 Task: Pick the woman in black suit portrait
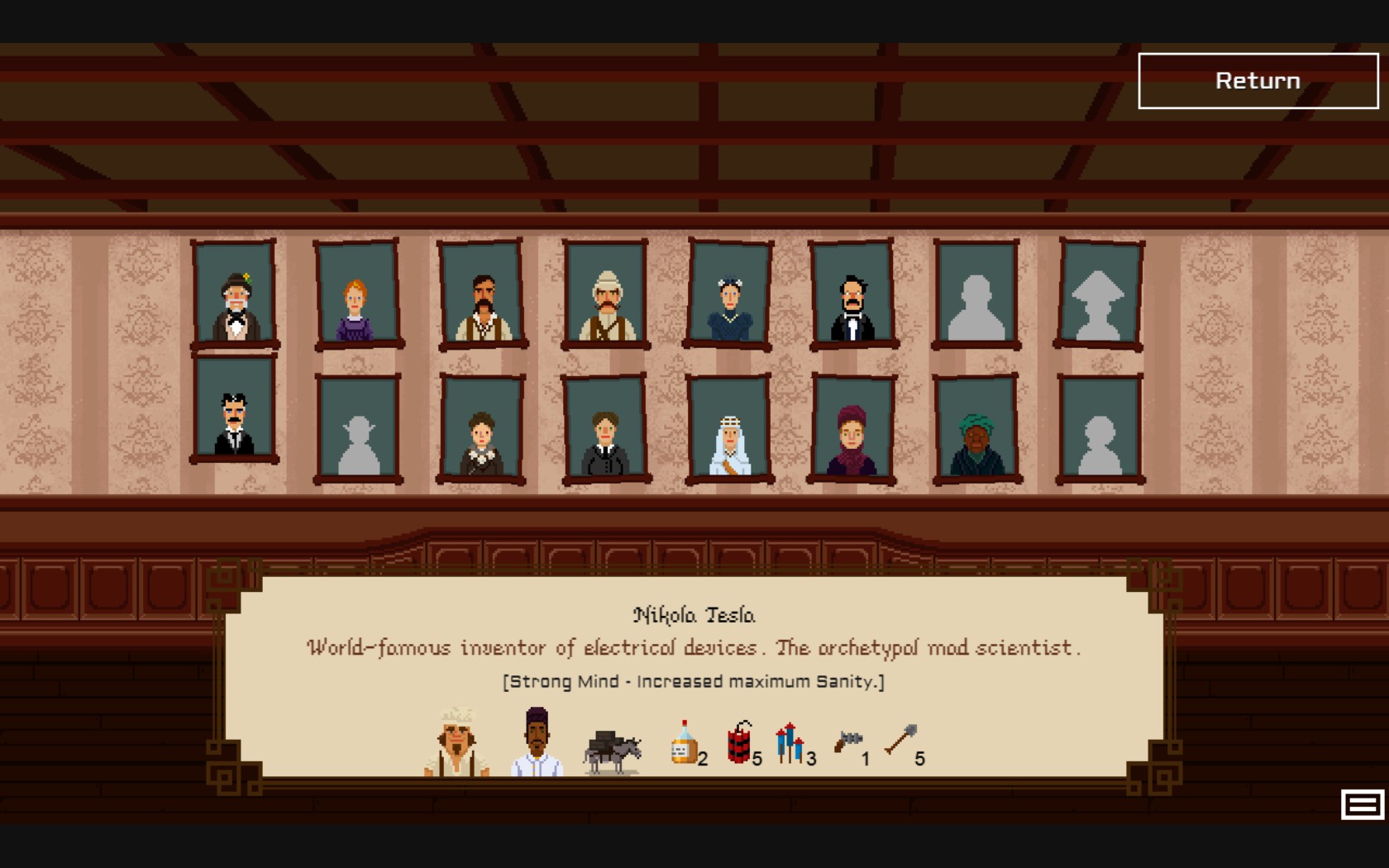click(605, 428)
